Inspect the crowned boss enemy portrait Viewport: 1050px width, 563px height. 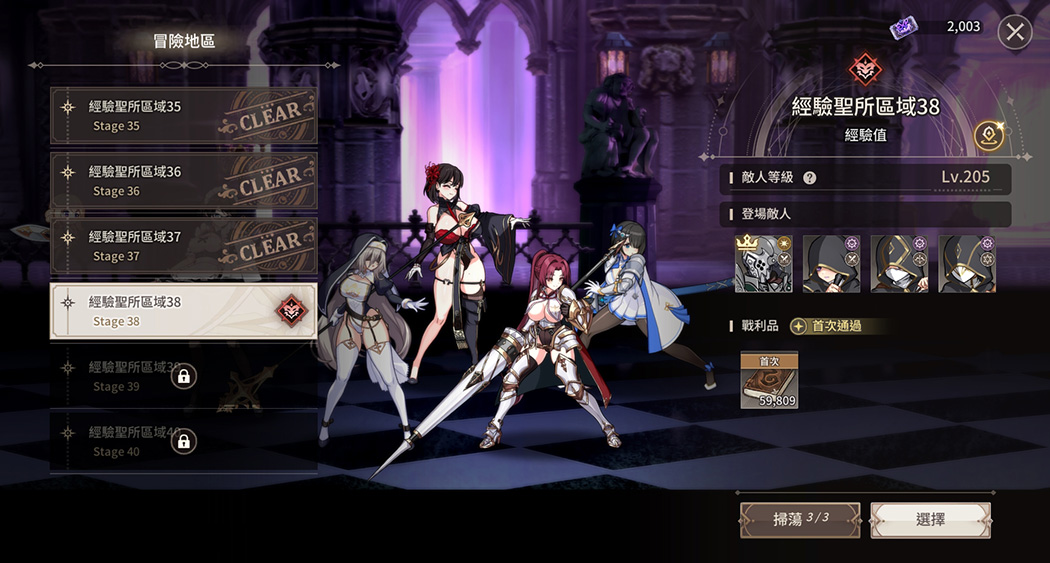pyautogui.click(x=764, y=264)
